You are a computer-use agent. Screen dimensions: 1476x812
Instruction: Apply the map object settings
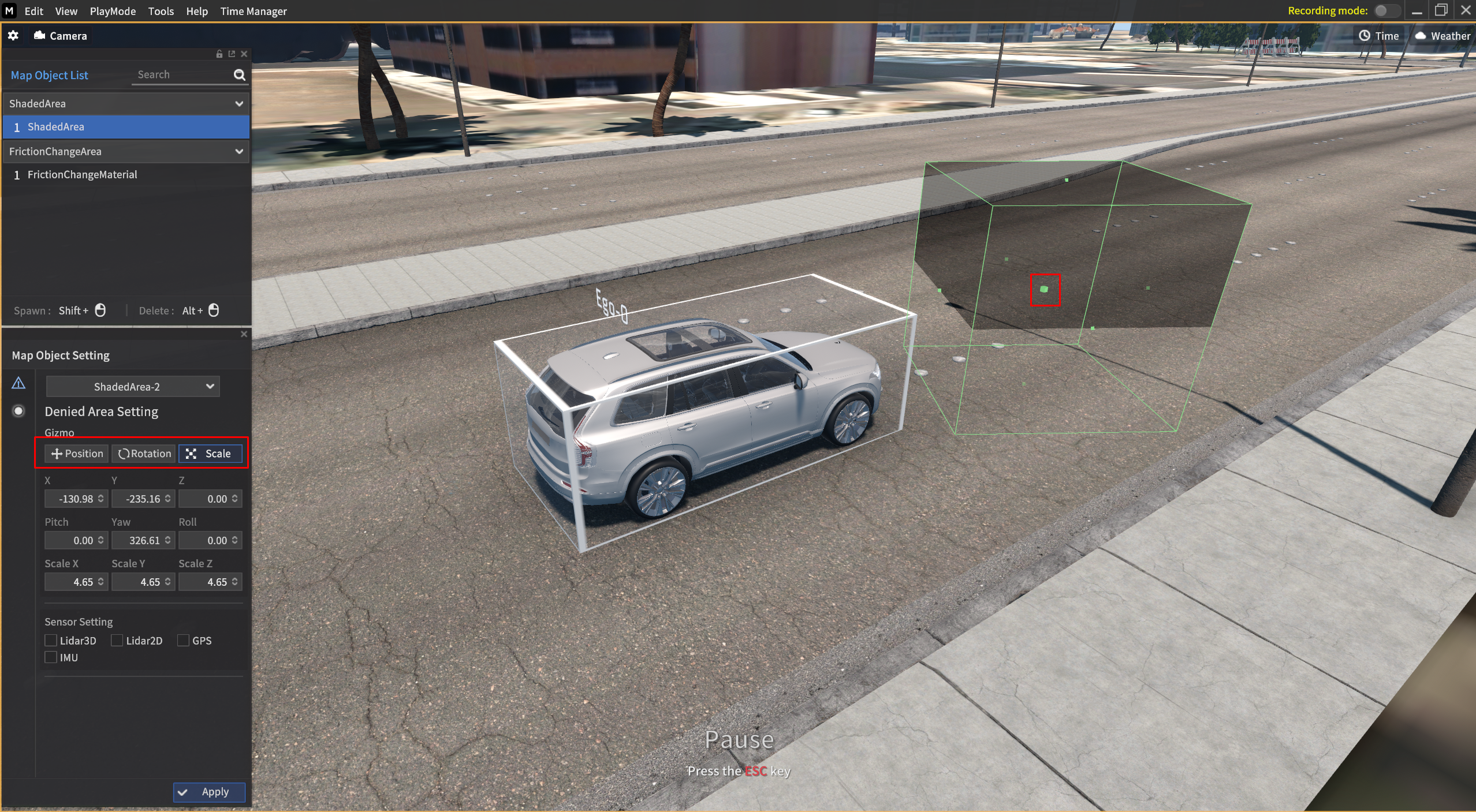coord(209,792)
